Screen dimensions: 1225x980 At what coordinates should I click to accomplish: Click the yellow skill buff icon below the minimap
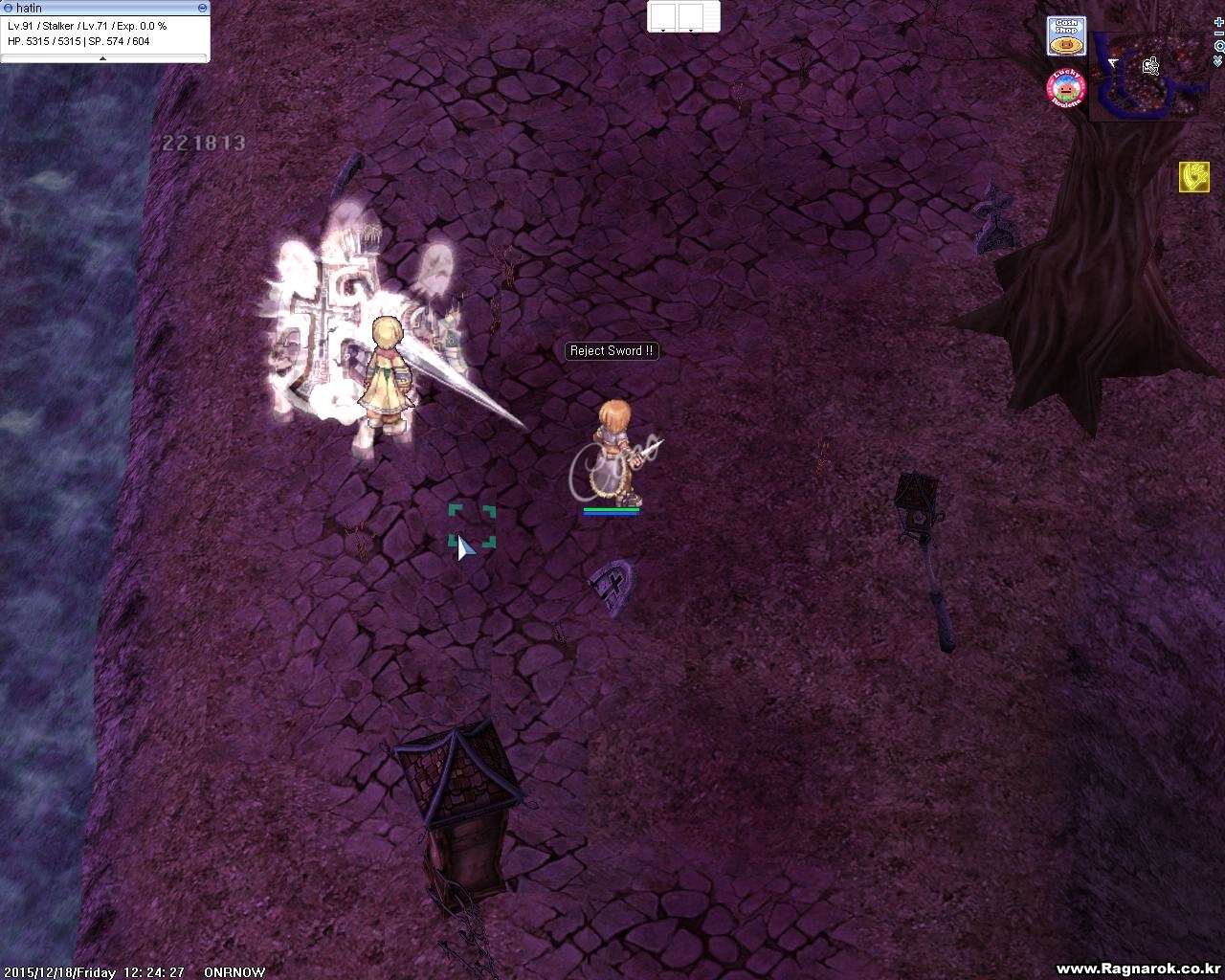(1194, 177)
